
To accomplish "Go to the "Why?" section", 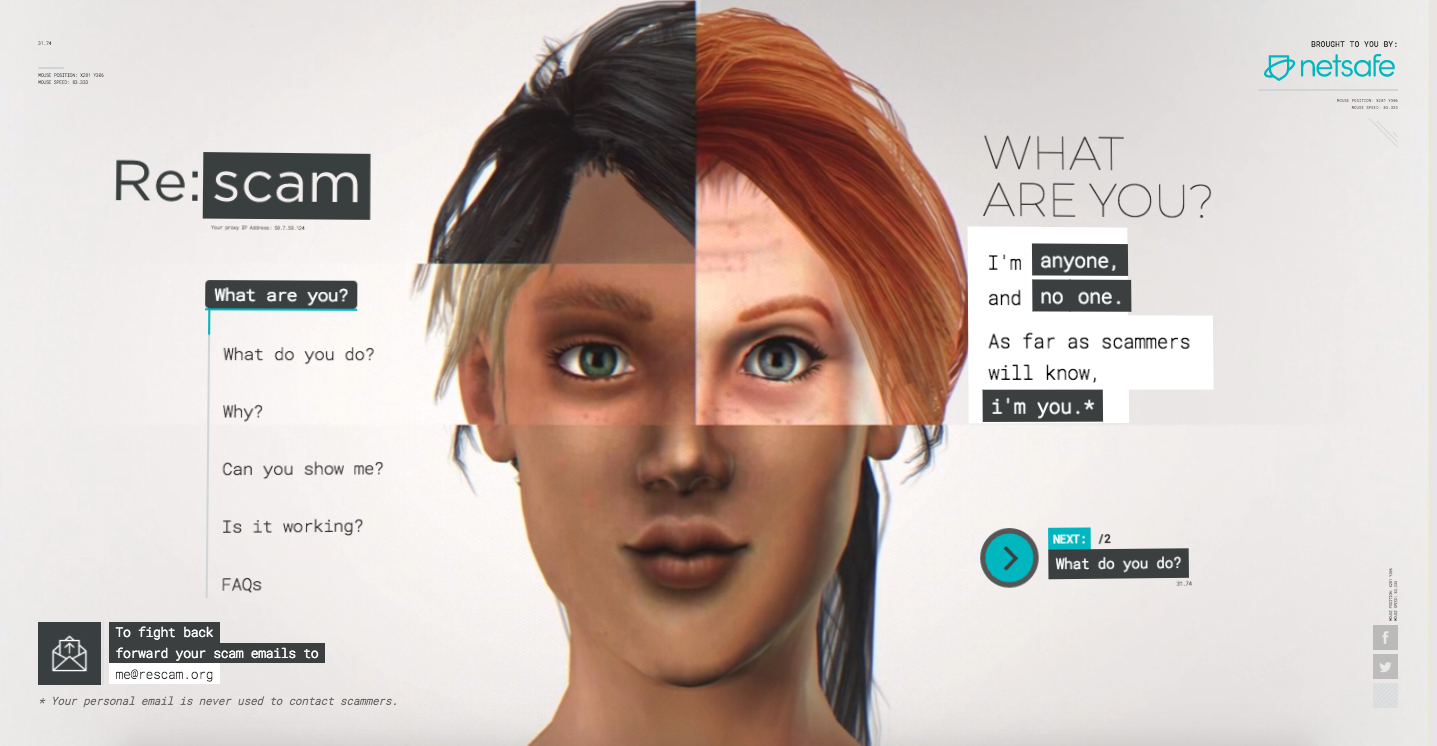I will point(243,411).
